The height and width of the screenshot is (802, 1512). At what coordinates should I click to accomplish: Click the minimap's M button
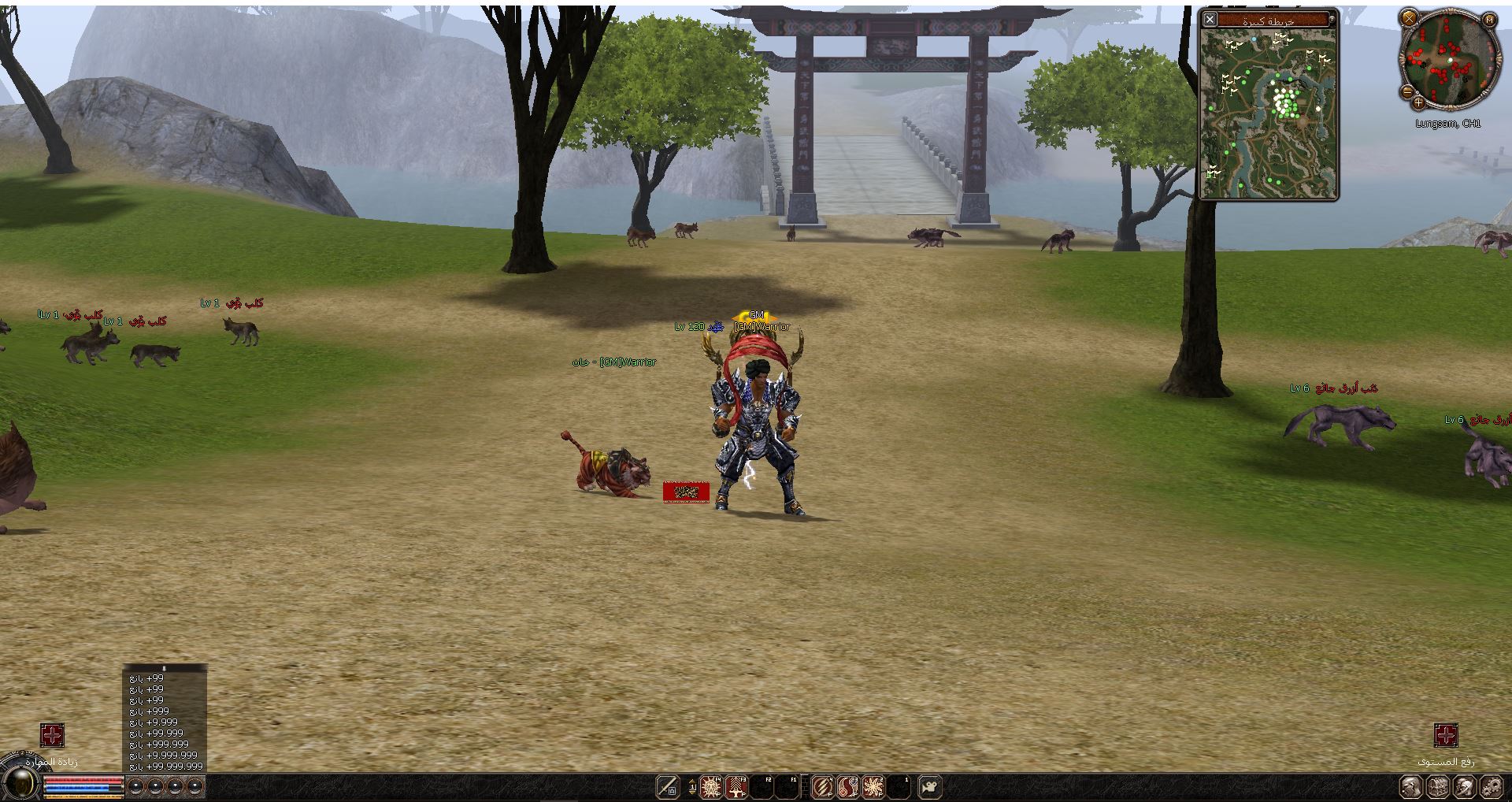[x=1489, y=19]
